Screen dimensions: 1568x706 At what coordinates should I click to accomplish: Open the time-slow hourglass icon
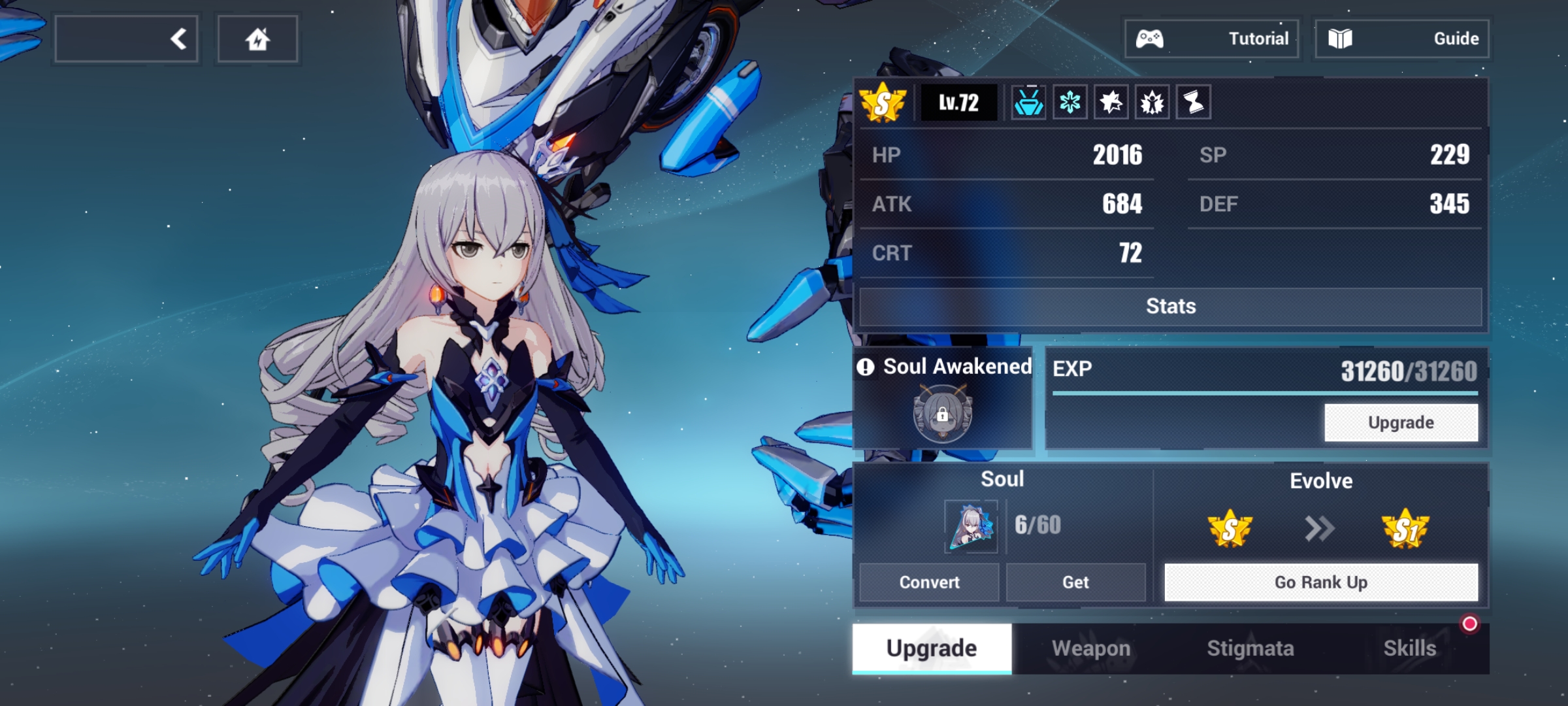click(1194, 101)
